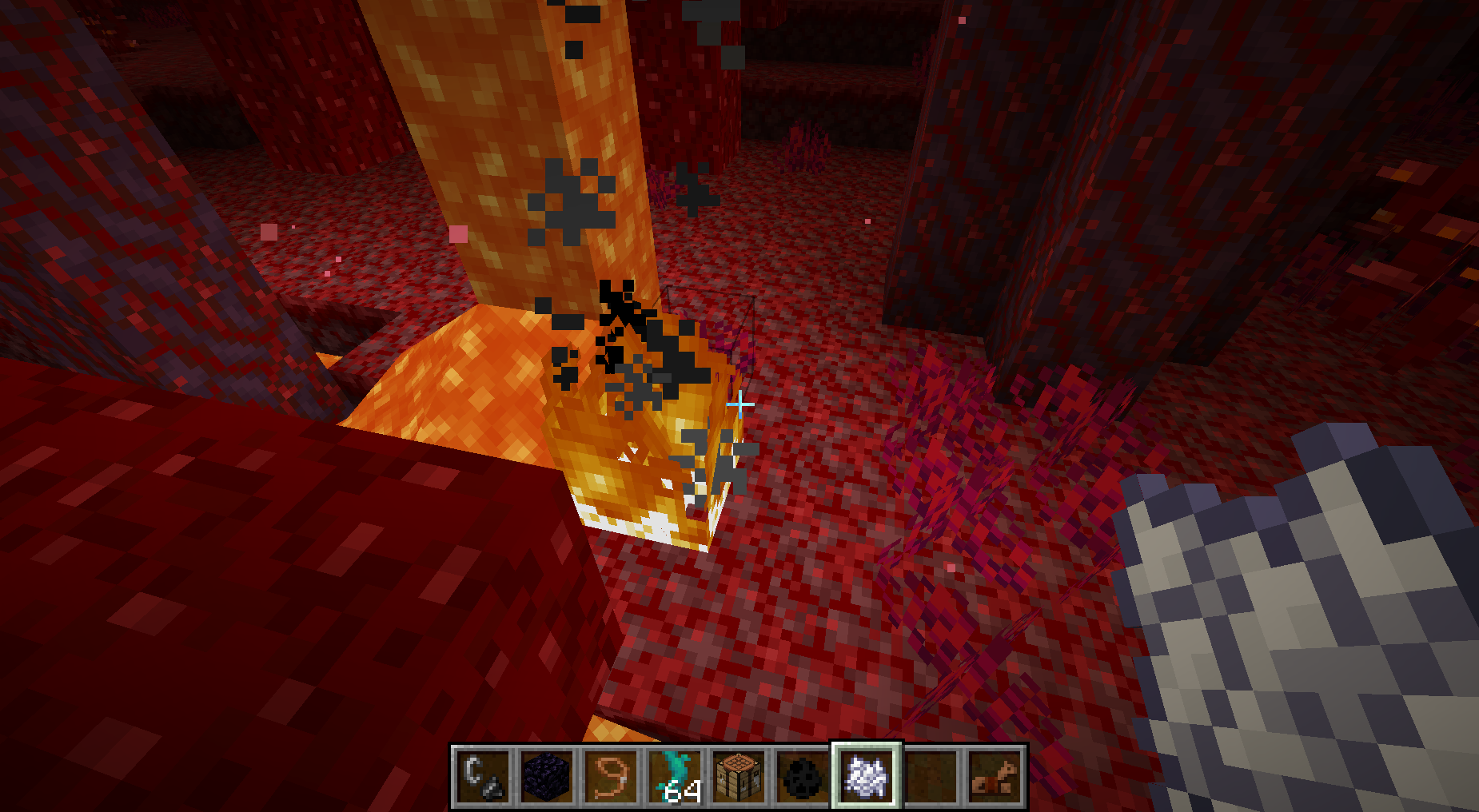The height and width of the screenshot is (812, 1479).
Task: Select the lead in the hotbar
Action: pos(612,776)
